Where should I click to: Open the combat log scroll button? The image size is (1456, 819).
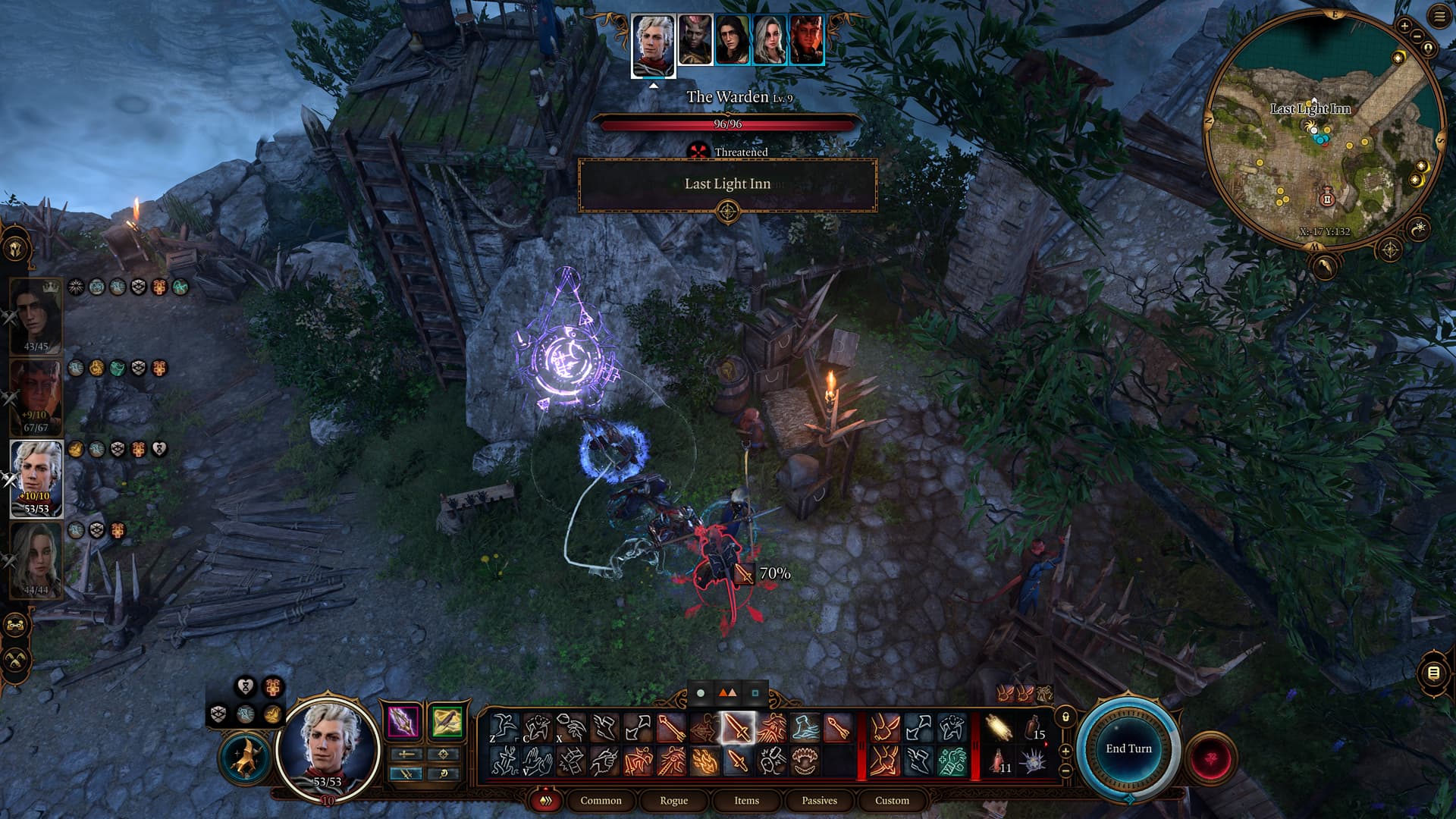(1432, 673)
